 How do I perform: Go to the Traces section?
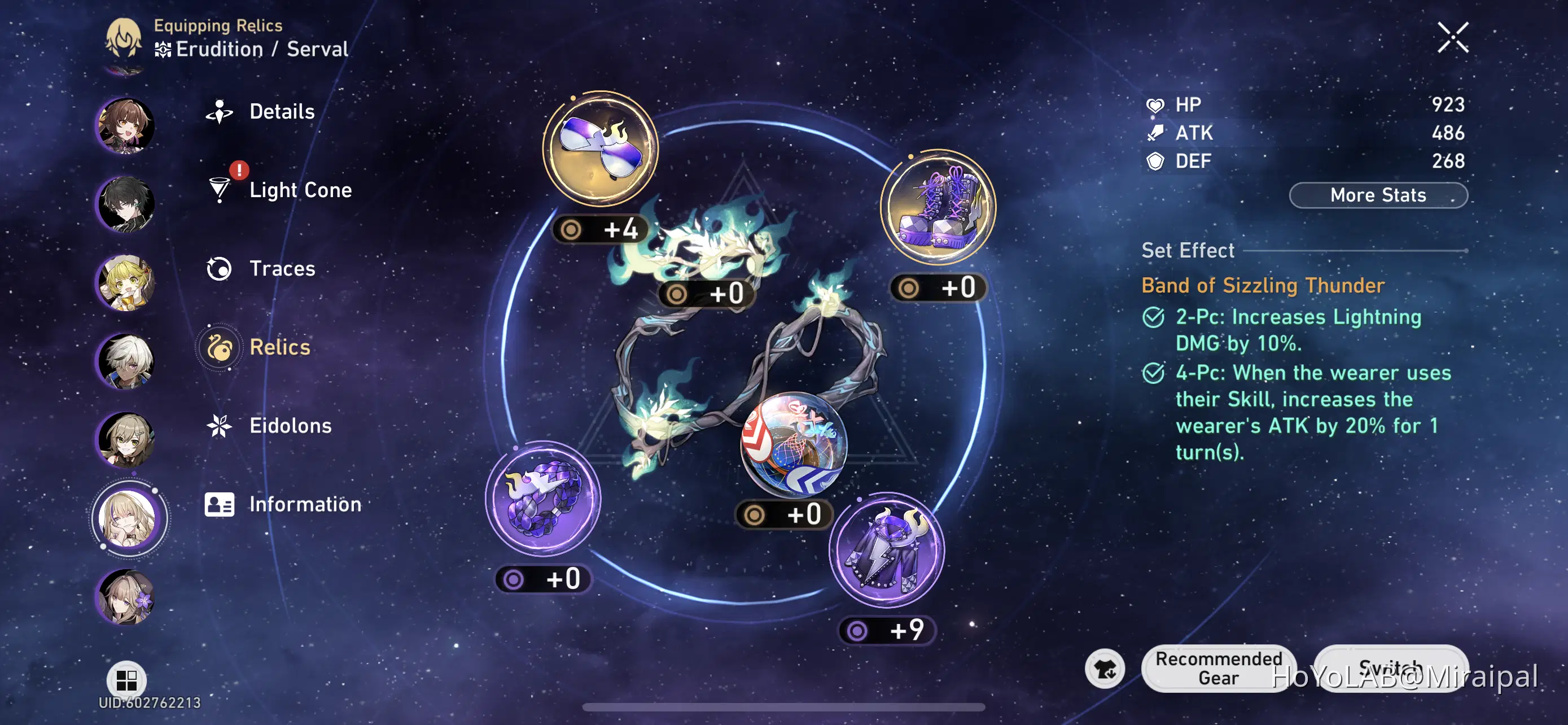[x=282, y=268]
